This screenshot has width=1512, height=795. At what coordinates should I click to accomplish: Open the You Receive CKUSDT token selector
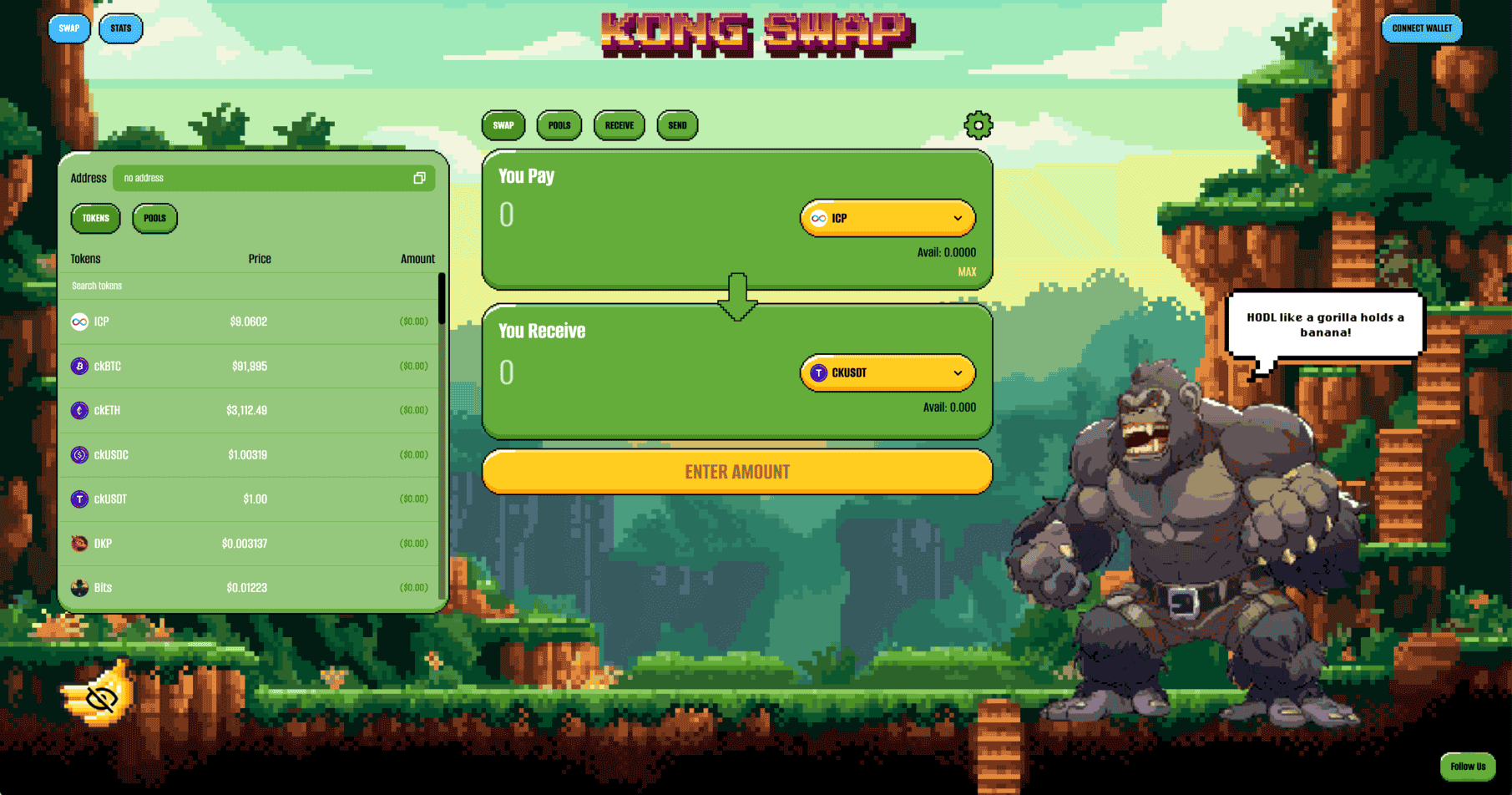pyautogui.click(x=887, y=372)
